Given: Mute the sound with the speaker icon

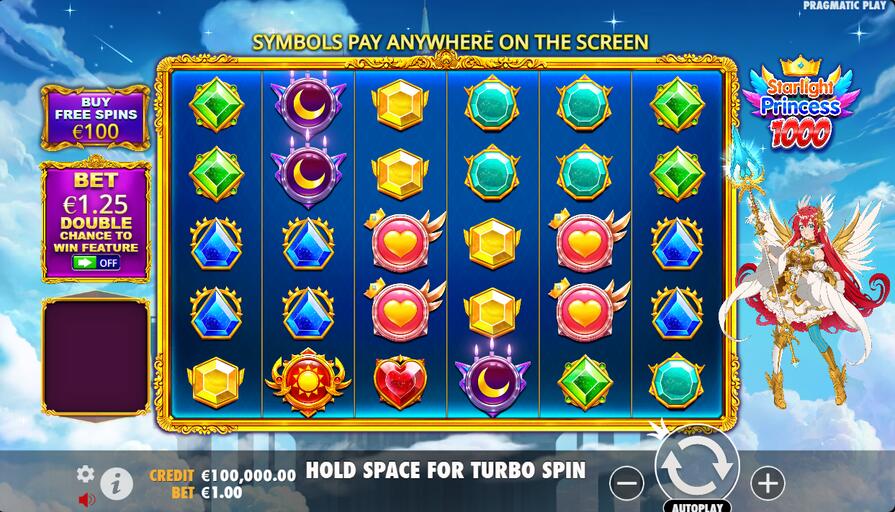Looking at the screenshot, I should (x=87, y=498).
